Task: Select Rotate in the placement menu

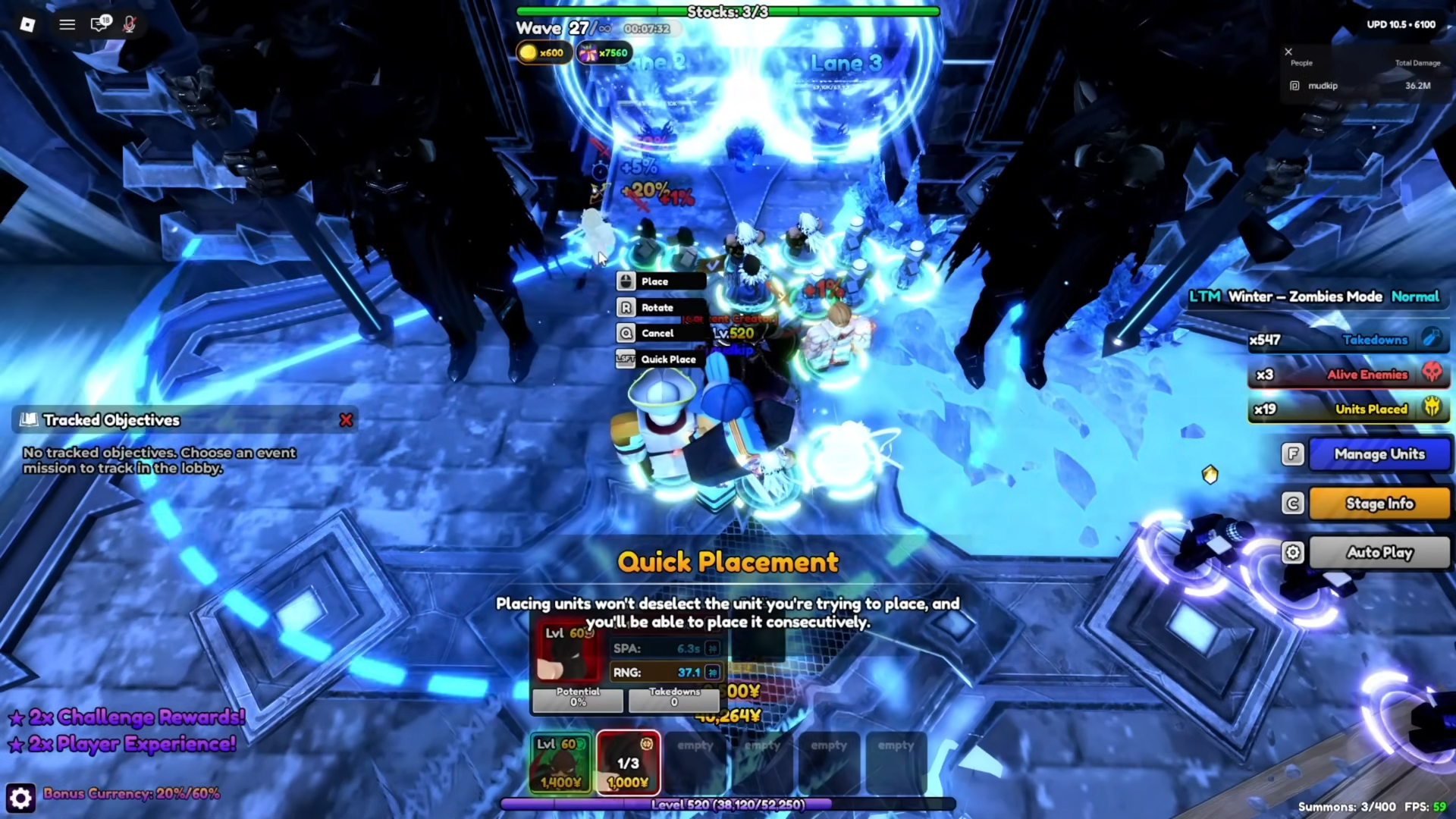Action: click(661, 308)
